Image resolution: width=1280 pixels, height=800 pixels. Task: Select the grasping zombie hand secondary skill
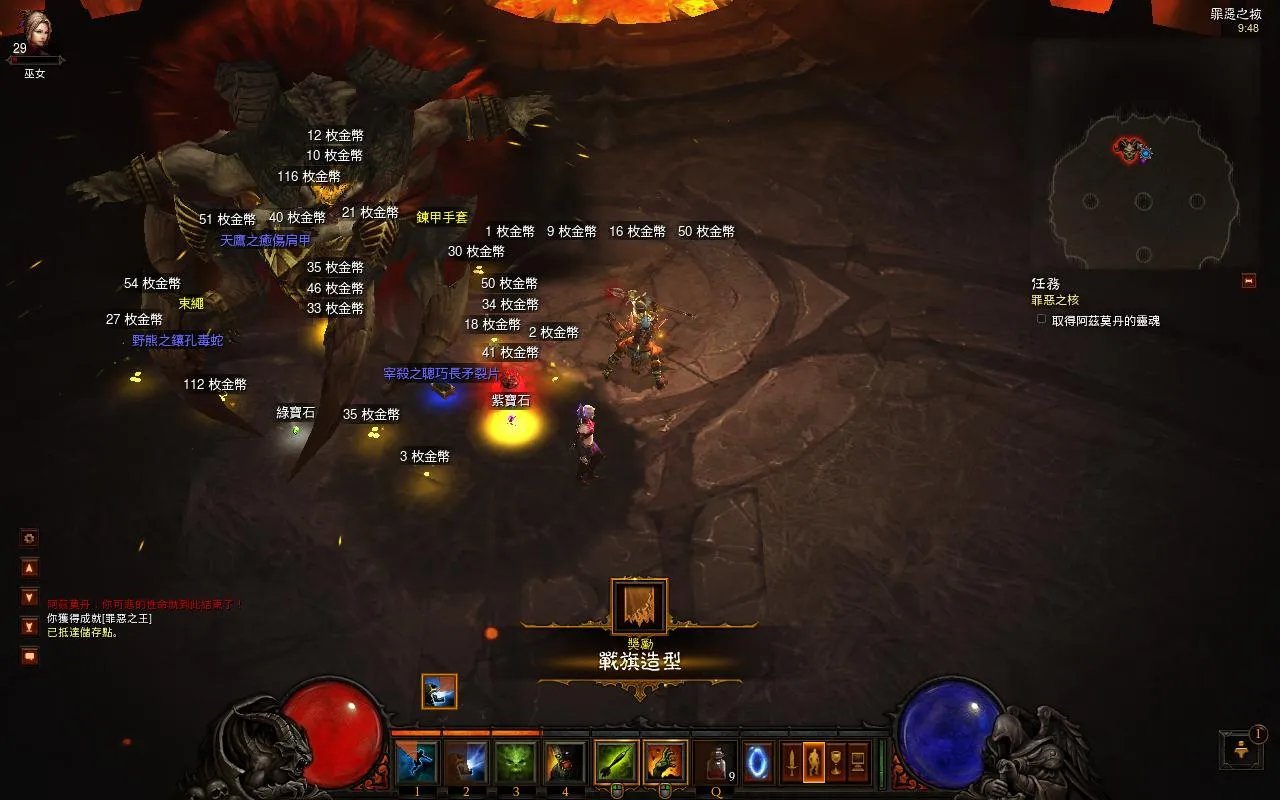coord(664,763)
